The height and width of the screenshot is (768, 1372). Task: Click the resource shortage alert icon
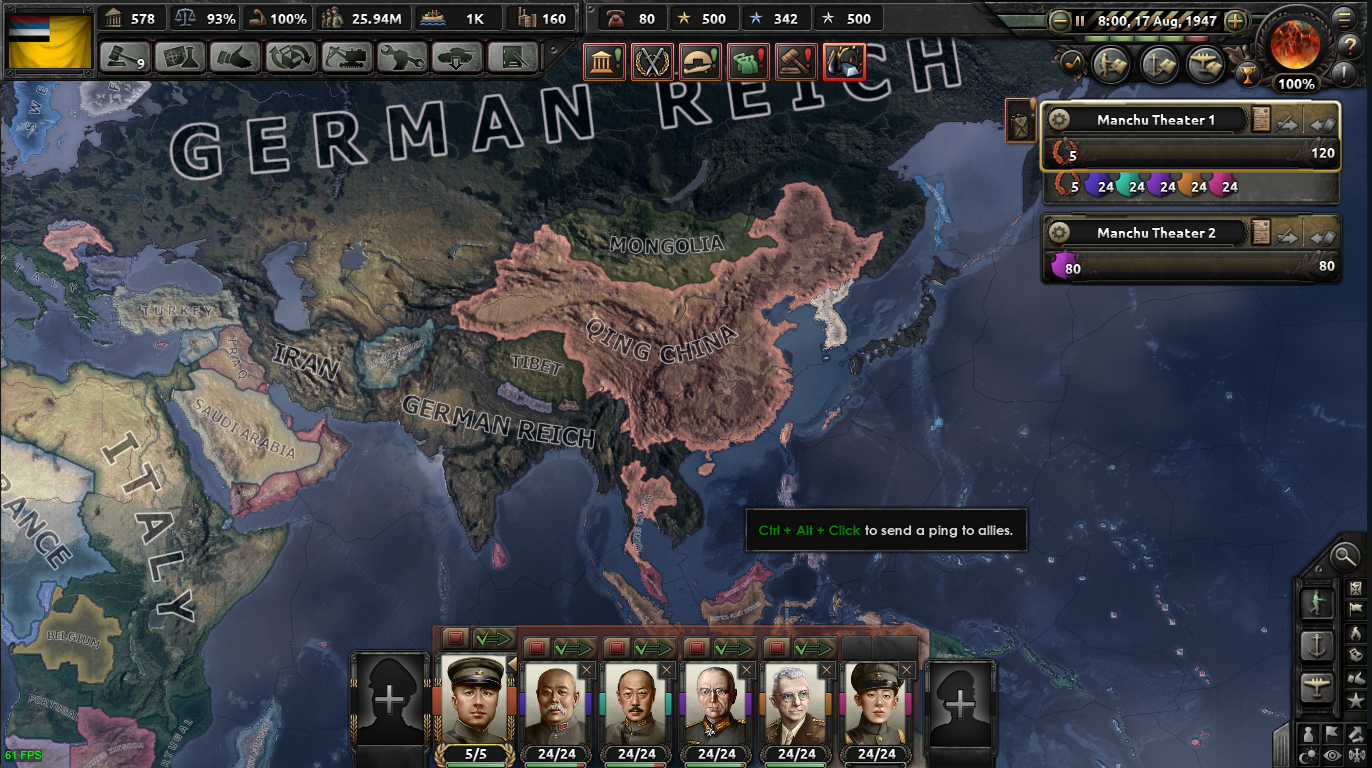(845, 61)
